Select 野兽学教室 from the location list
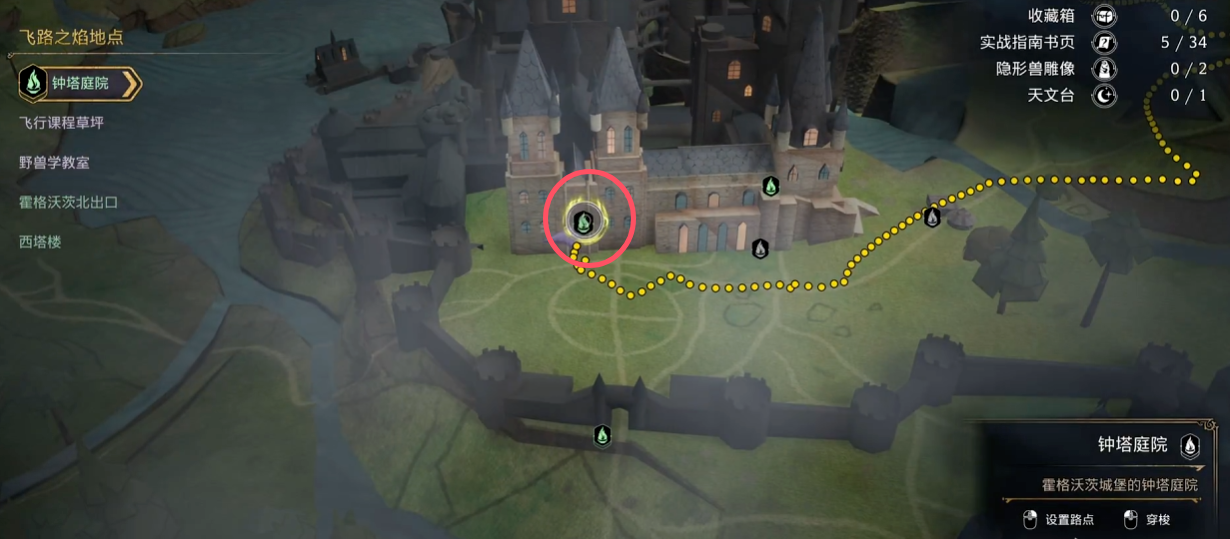This screenshot has height=539, width=1230. click(54, 162)
